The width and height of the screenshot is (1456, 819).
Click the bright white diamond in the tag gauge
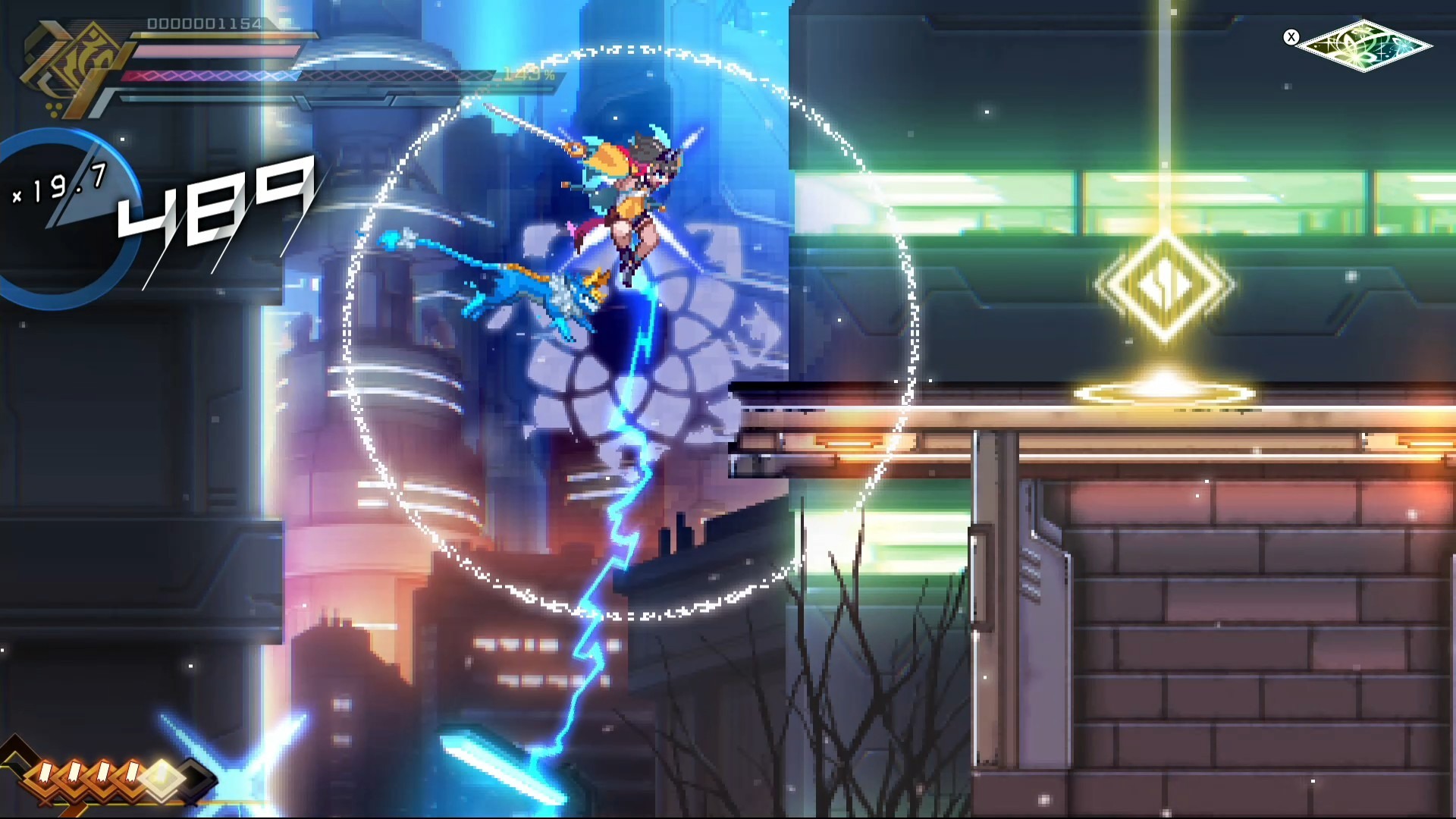tap(162, 780)
